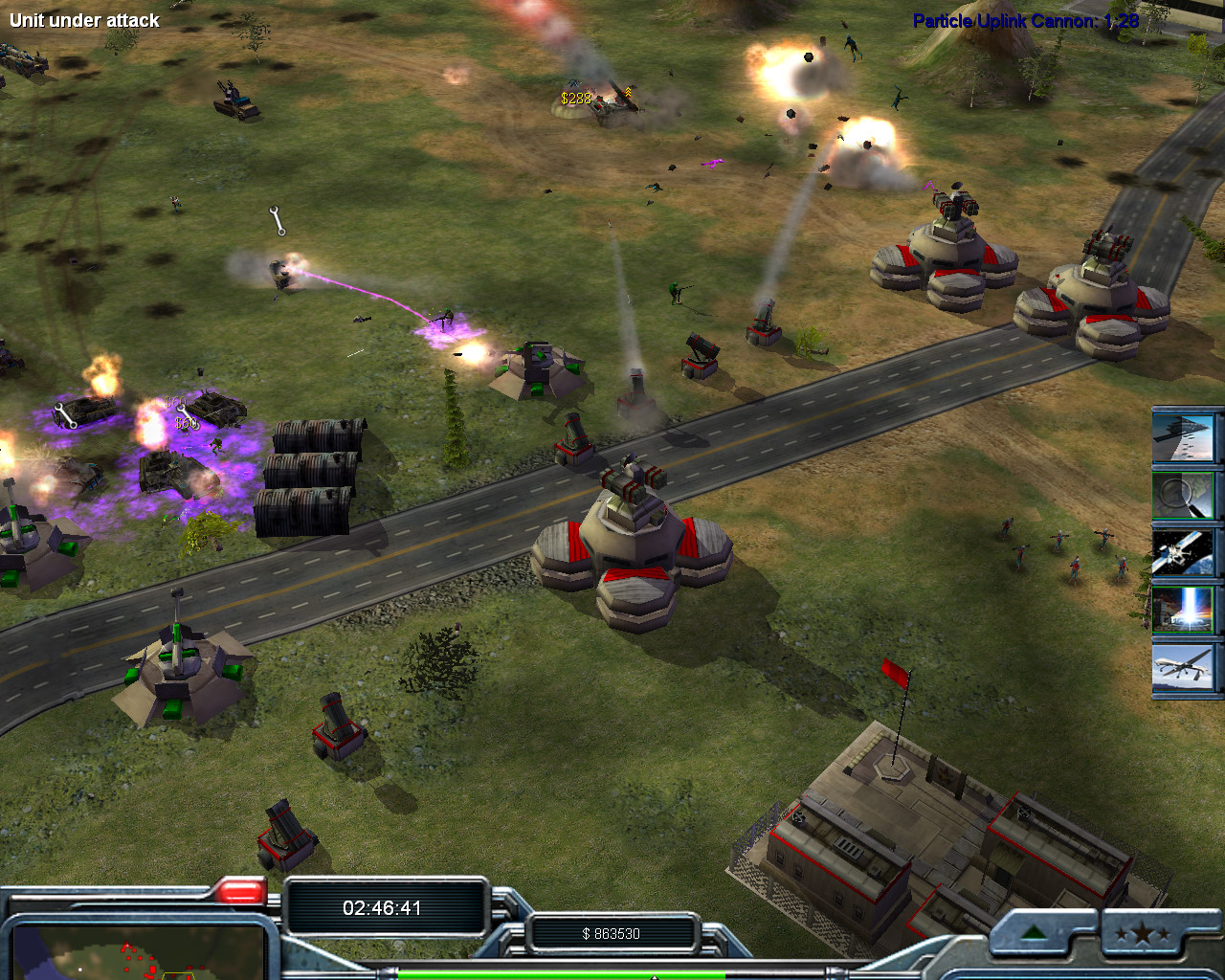Activate the stealth bomber carpet bomb power
1225x980 pixels.
tap(1185, 436)
